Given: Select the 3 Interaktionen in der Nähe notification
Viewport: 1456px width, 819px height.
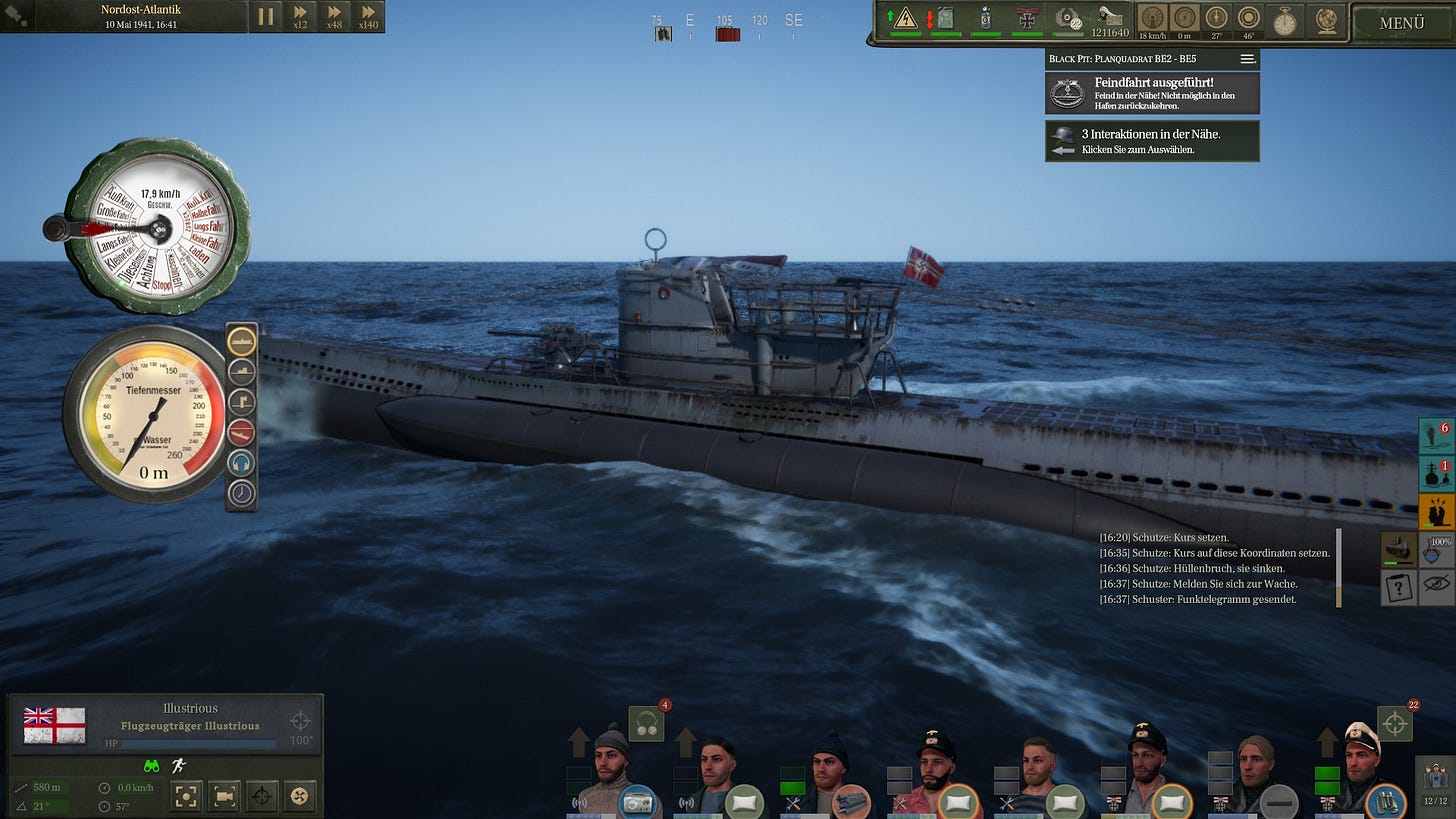Looking at the screenshot, I should (1152, 141).
